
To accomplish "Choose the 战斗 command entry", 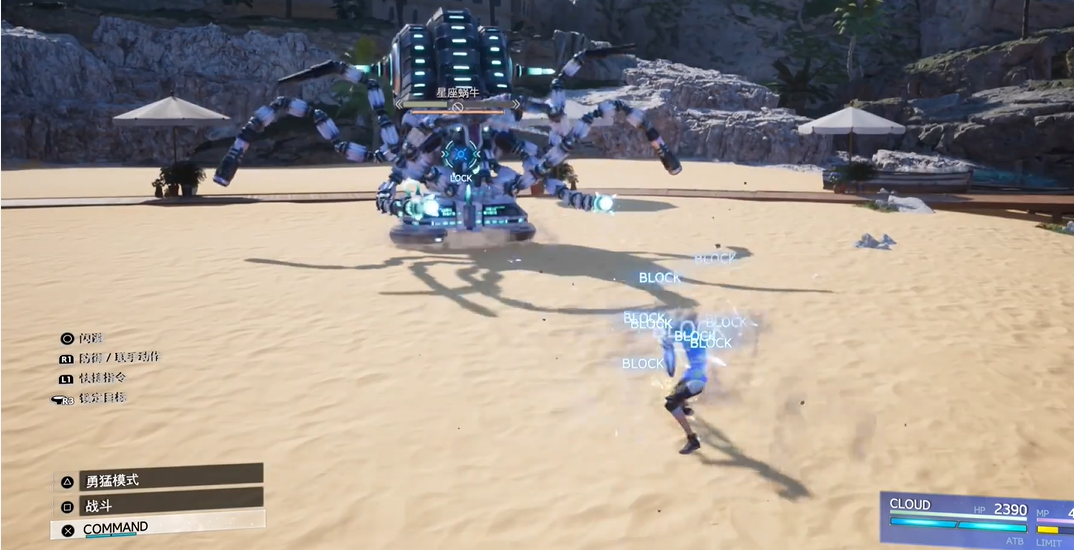I will [158, 504].
